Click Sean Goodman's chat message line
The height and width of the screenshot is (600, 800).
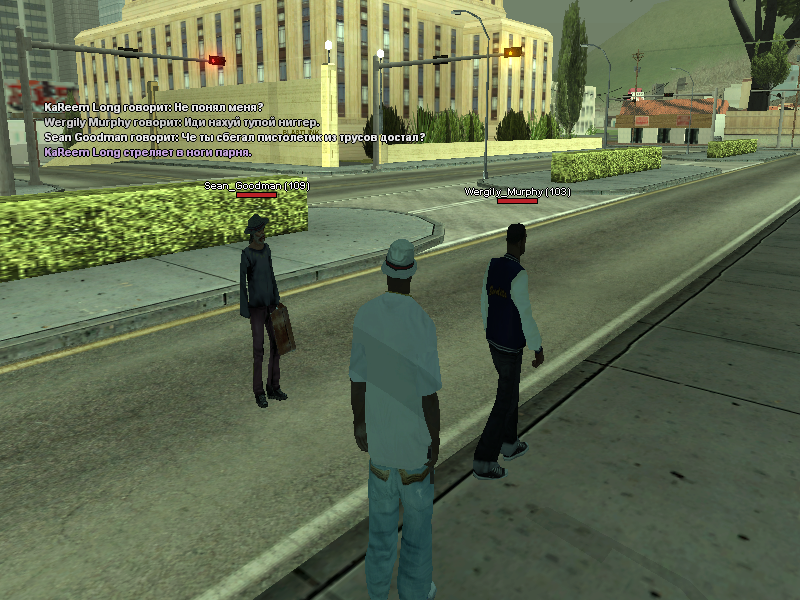pos(235,137)
